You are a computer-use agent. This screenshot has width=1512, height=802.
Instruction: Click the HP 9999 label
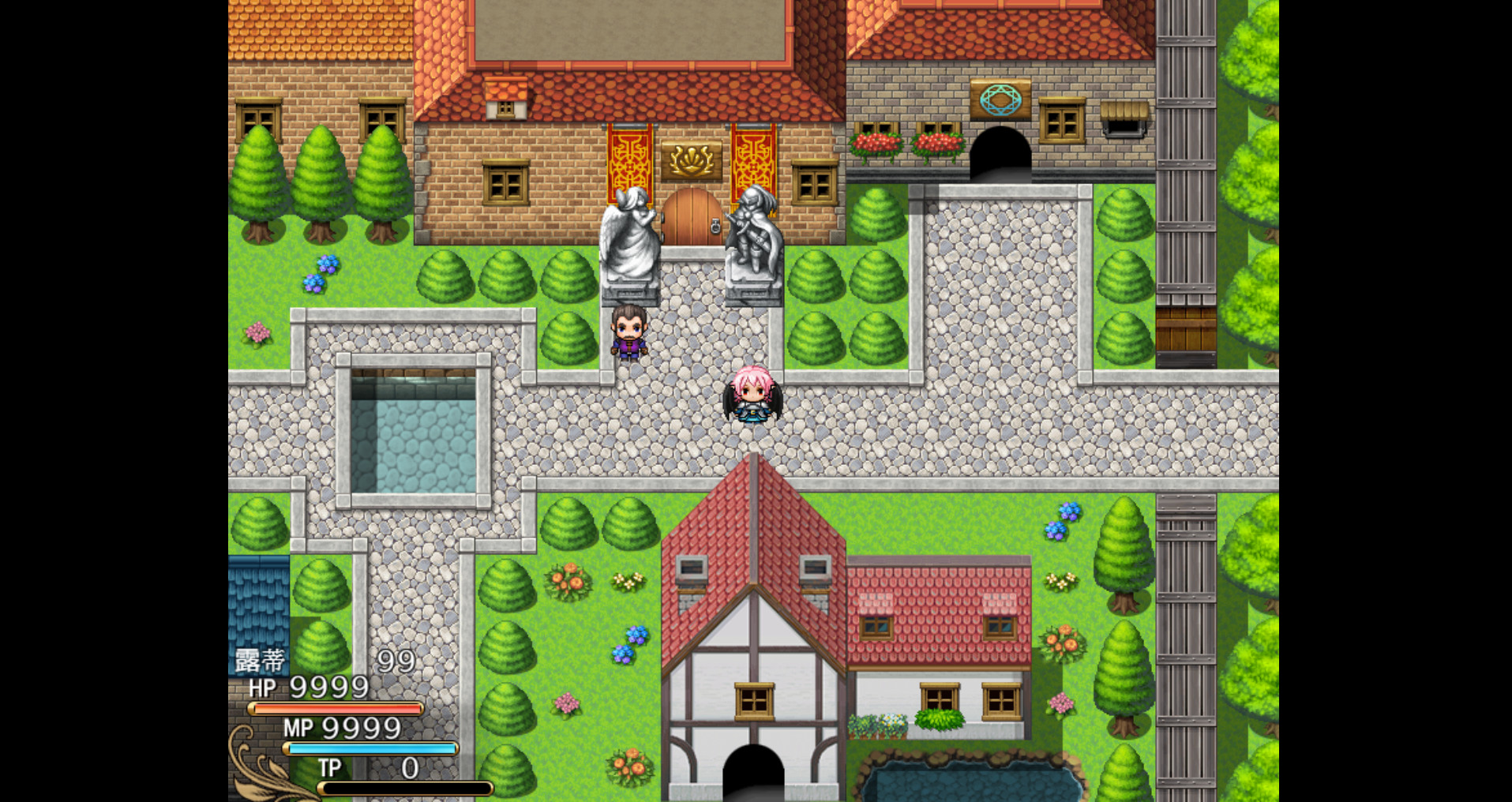(x=305, y=688)
